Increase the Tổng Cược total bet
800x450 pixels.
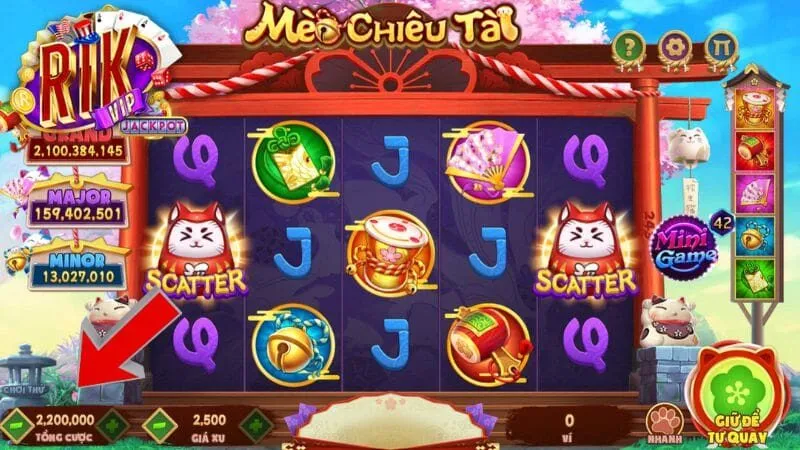pos(112,424)
